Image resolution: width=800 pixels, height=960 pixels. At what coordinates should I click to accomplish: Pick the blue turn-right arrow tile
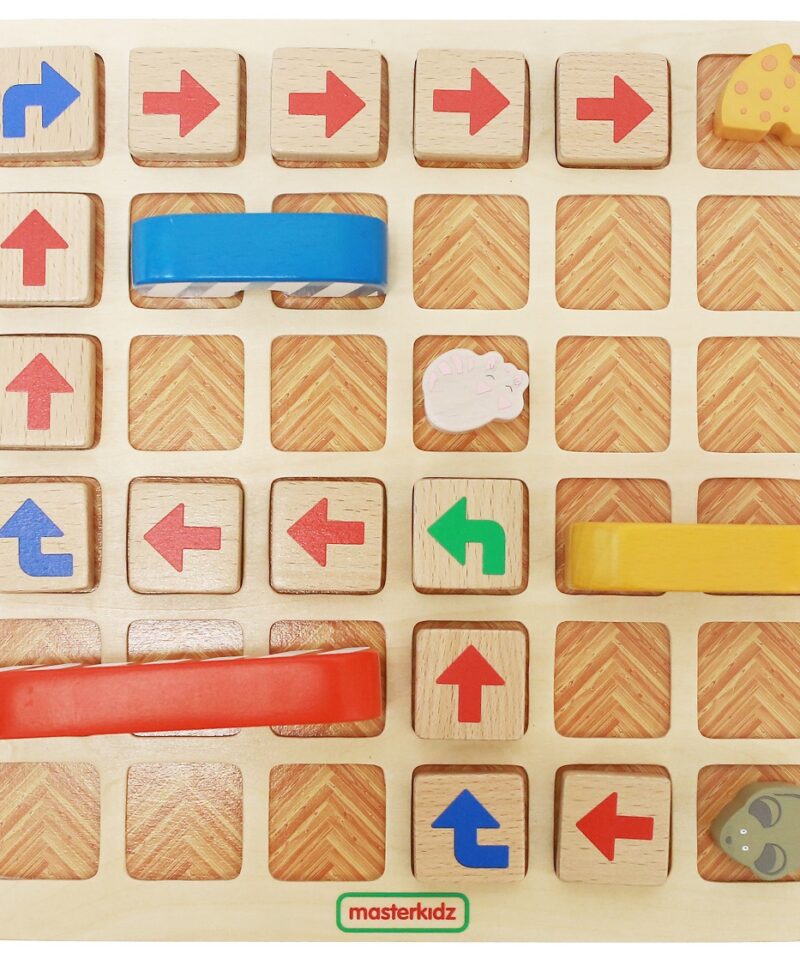tap(42, 100)
